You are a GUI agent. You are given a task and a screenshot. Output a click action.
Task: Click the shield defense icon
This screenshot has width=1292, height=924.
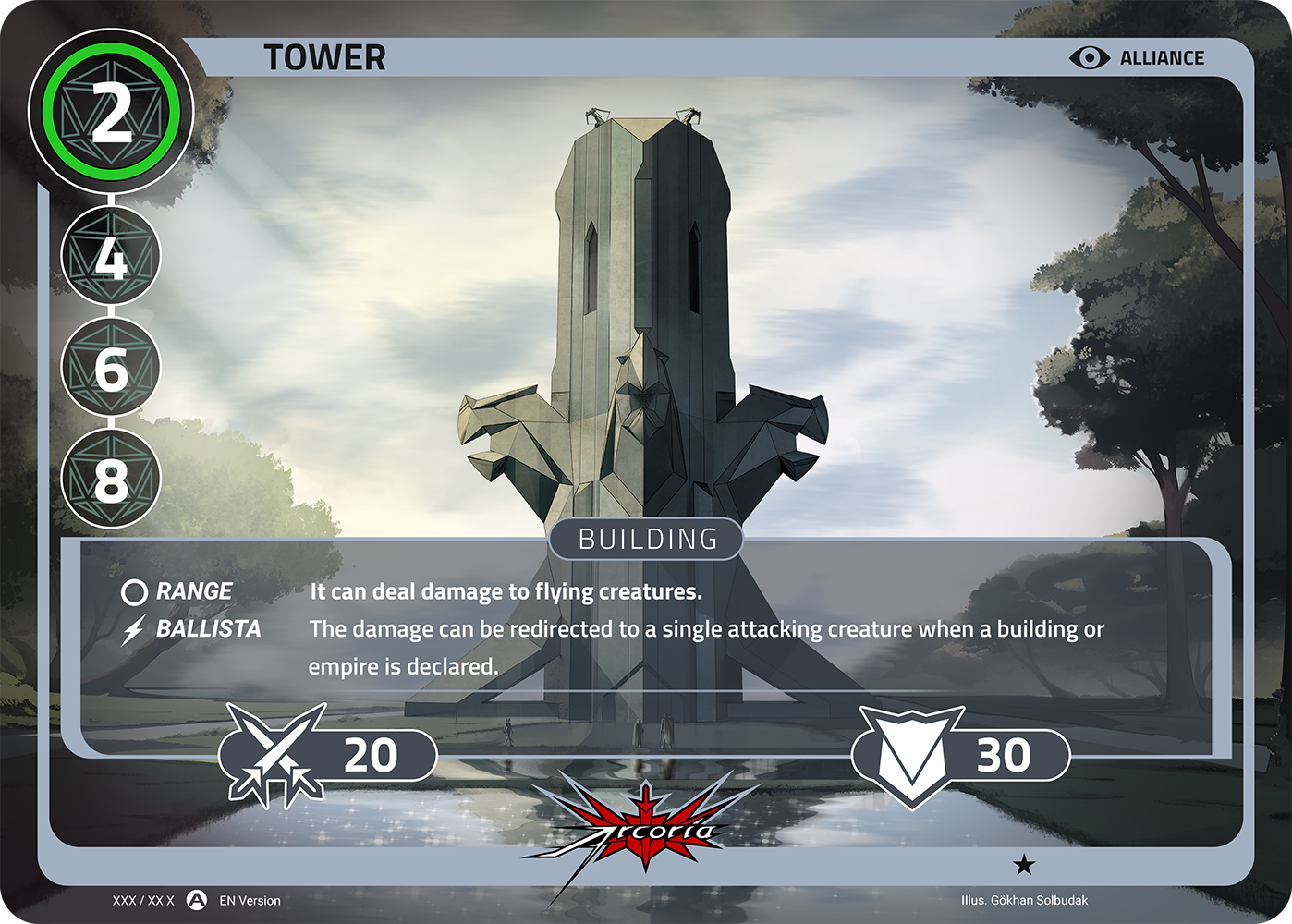point(910,756)
